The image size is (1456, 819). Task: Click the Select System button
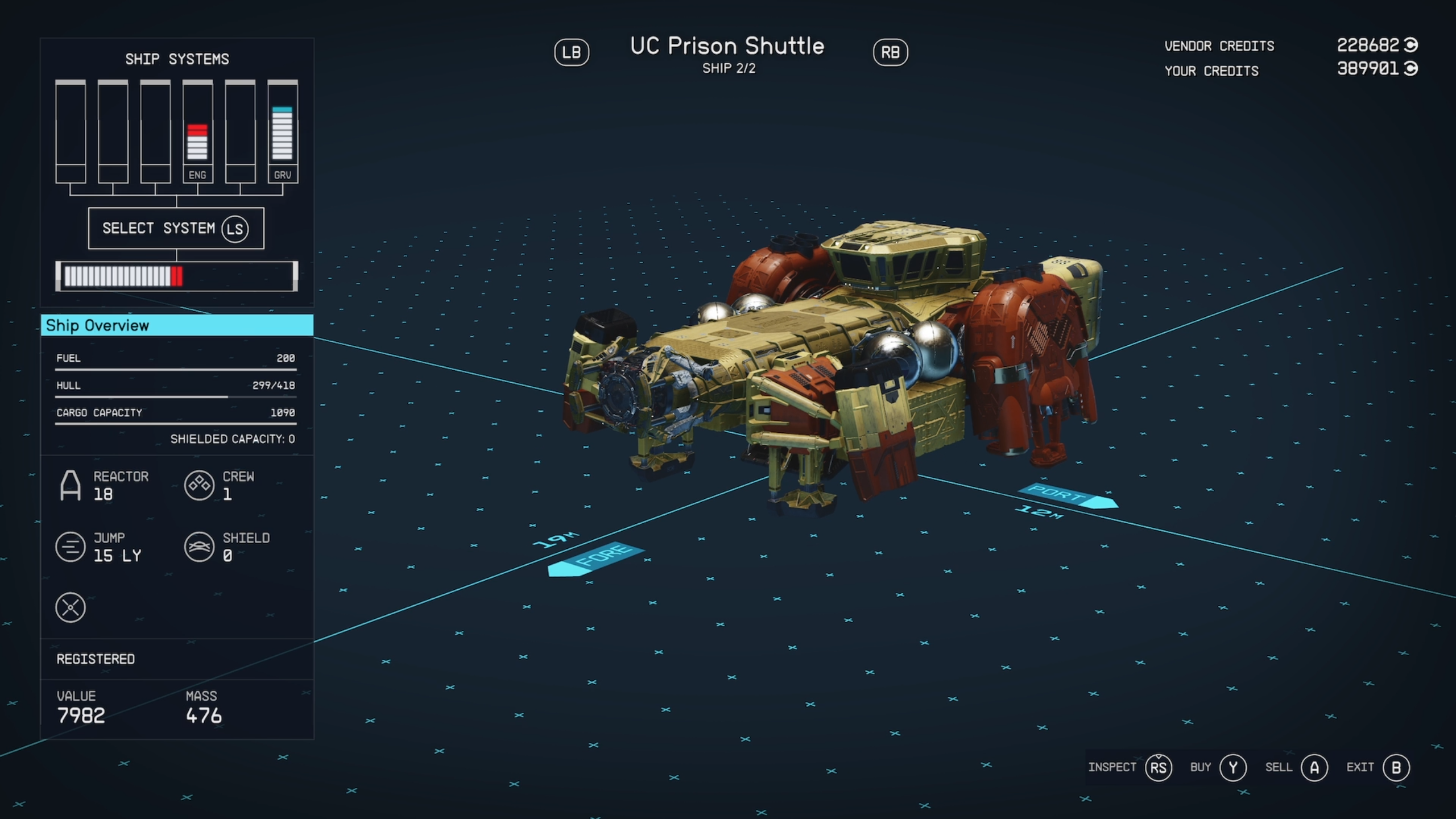click(x=176, y=228)
